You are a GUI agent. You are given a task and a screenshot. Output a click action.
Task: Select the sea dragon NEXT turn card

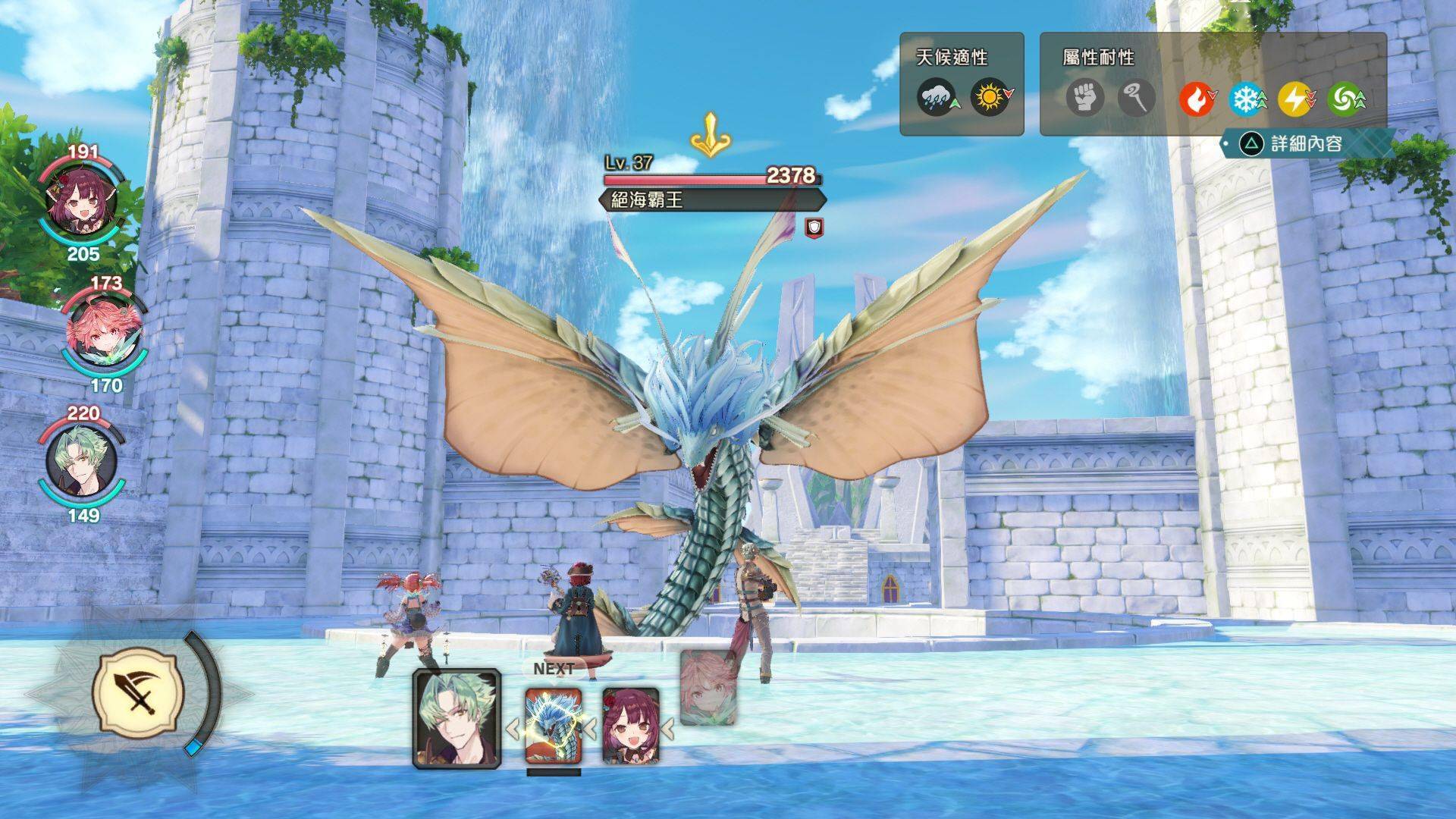(554, 726)
